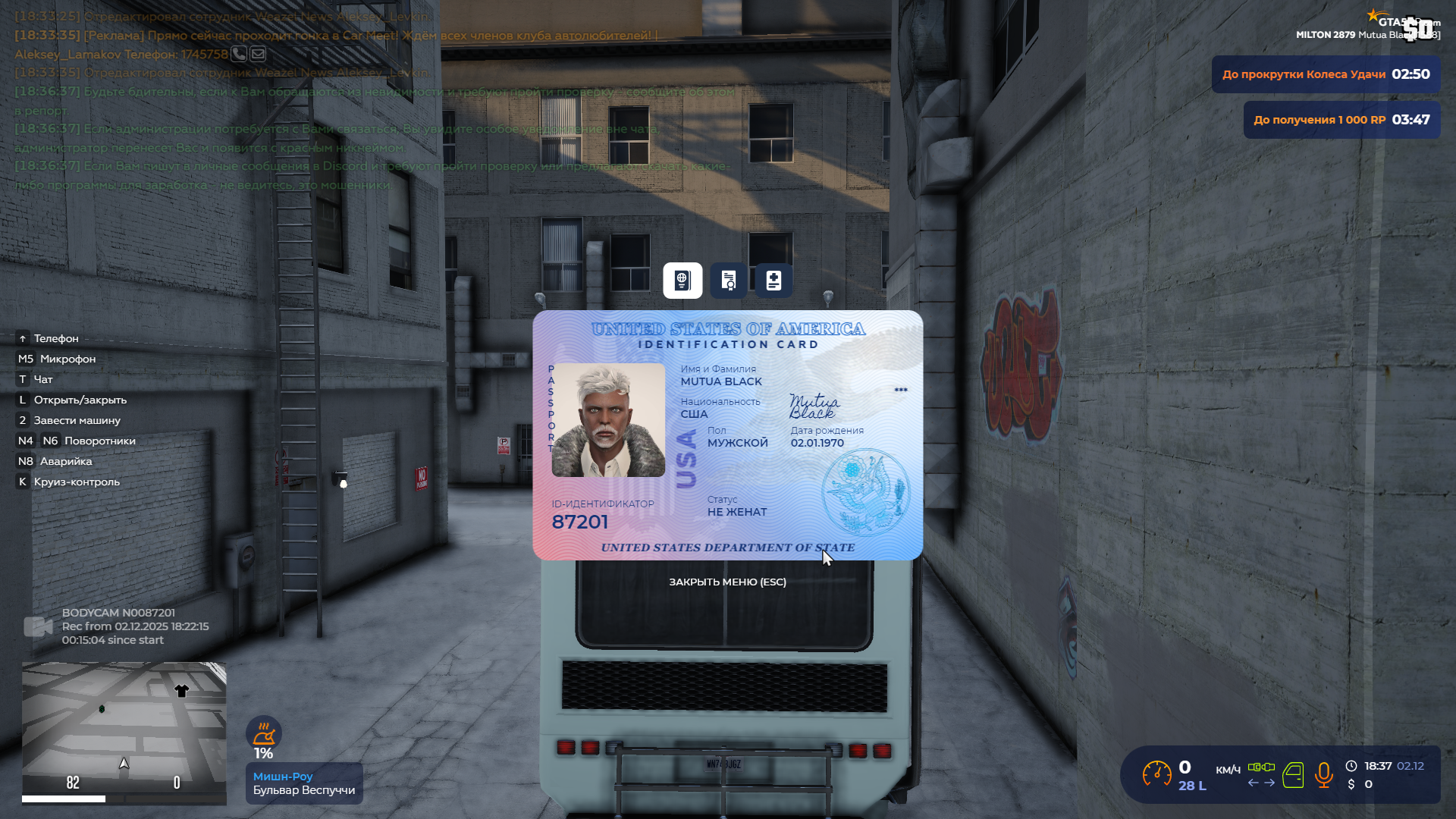This screenshot has height=819, width=1456.
Task: Open the certificates document icon above the ID card
Action: 728,281
